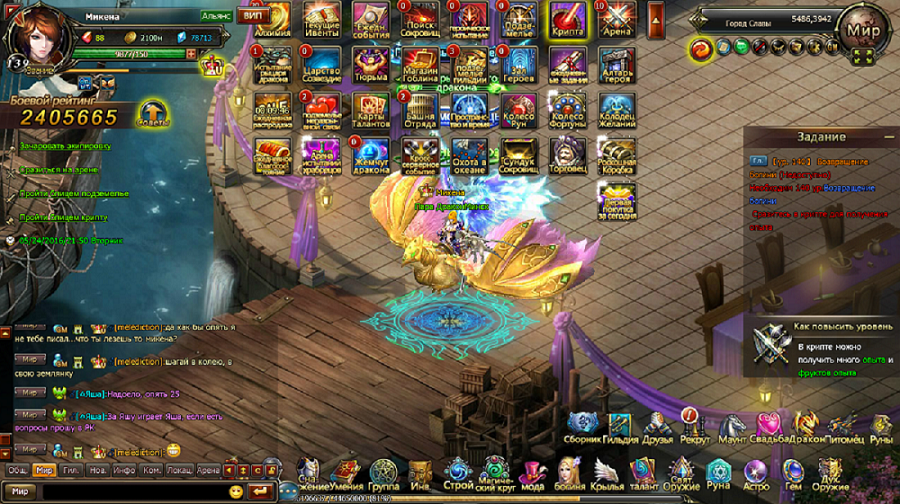This screenshot has width=900, height=504.
Task: Open the Маунт mount menu
Action: click(x=731, y=428)
